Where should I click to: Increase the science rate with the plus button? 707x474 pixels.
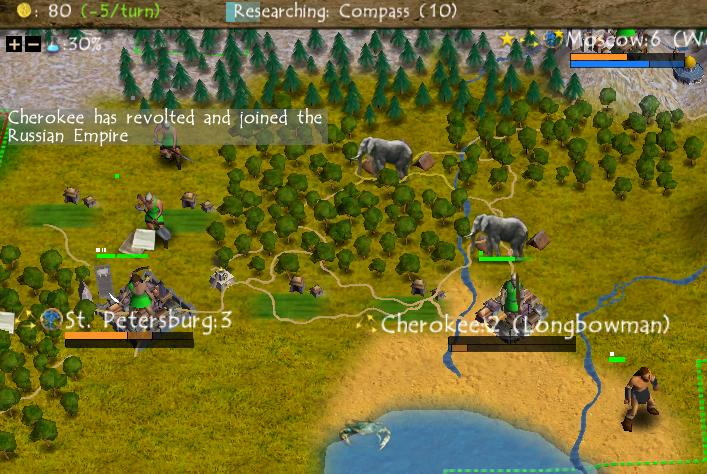pos(14,44)
